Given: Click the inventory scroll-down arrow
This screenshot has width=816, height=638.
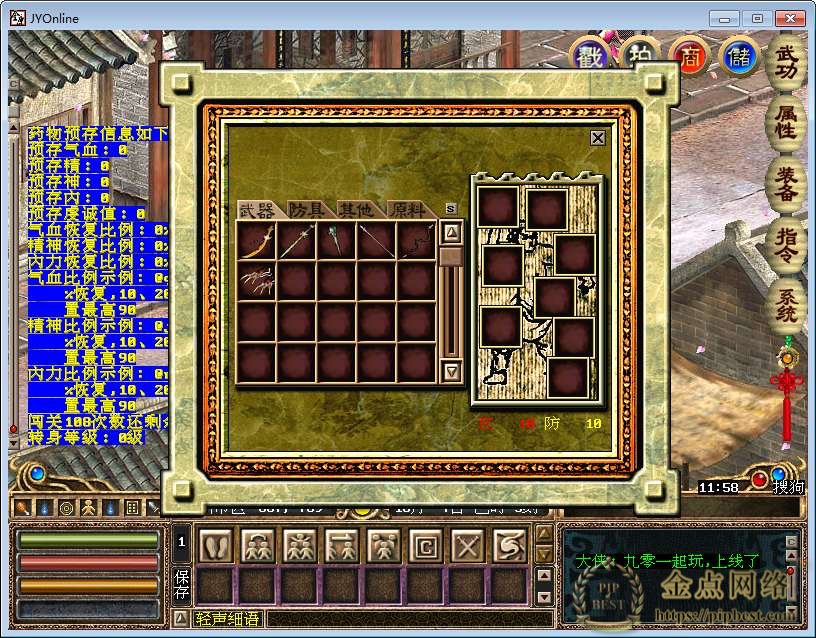Looking at the screenshot, I should click(x=451, y=371).
